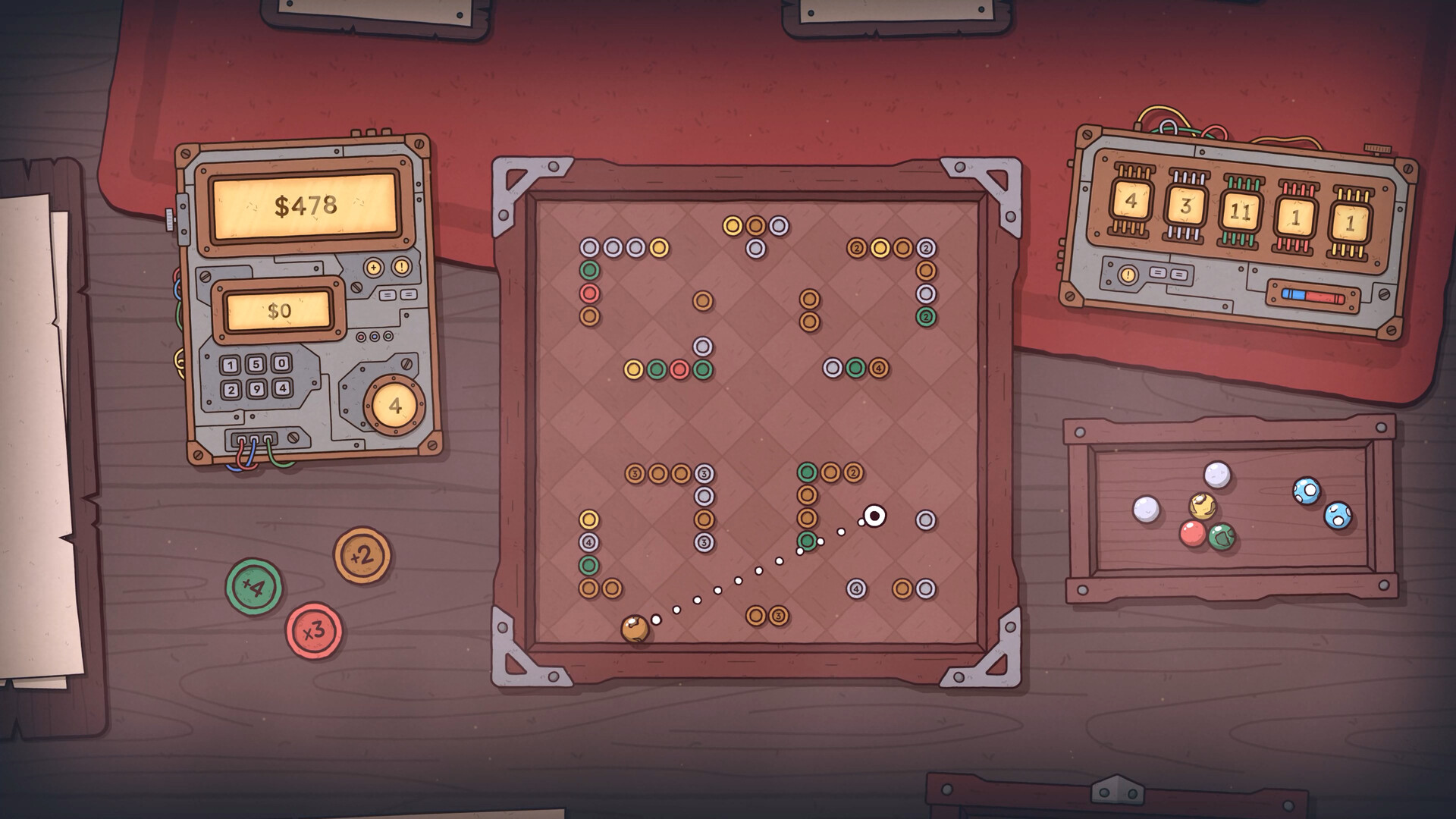
Task: Click the launcher marble at the bottom of the board
Action: coord(635,628)
